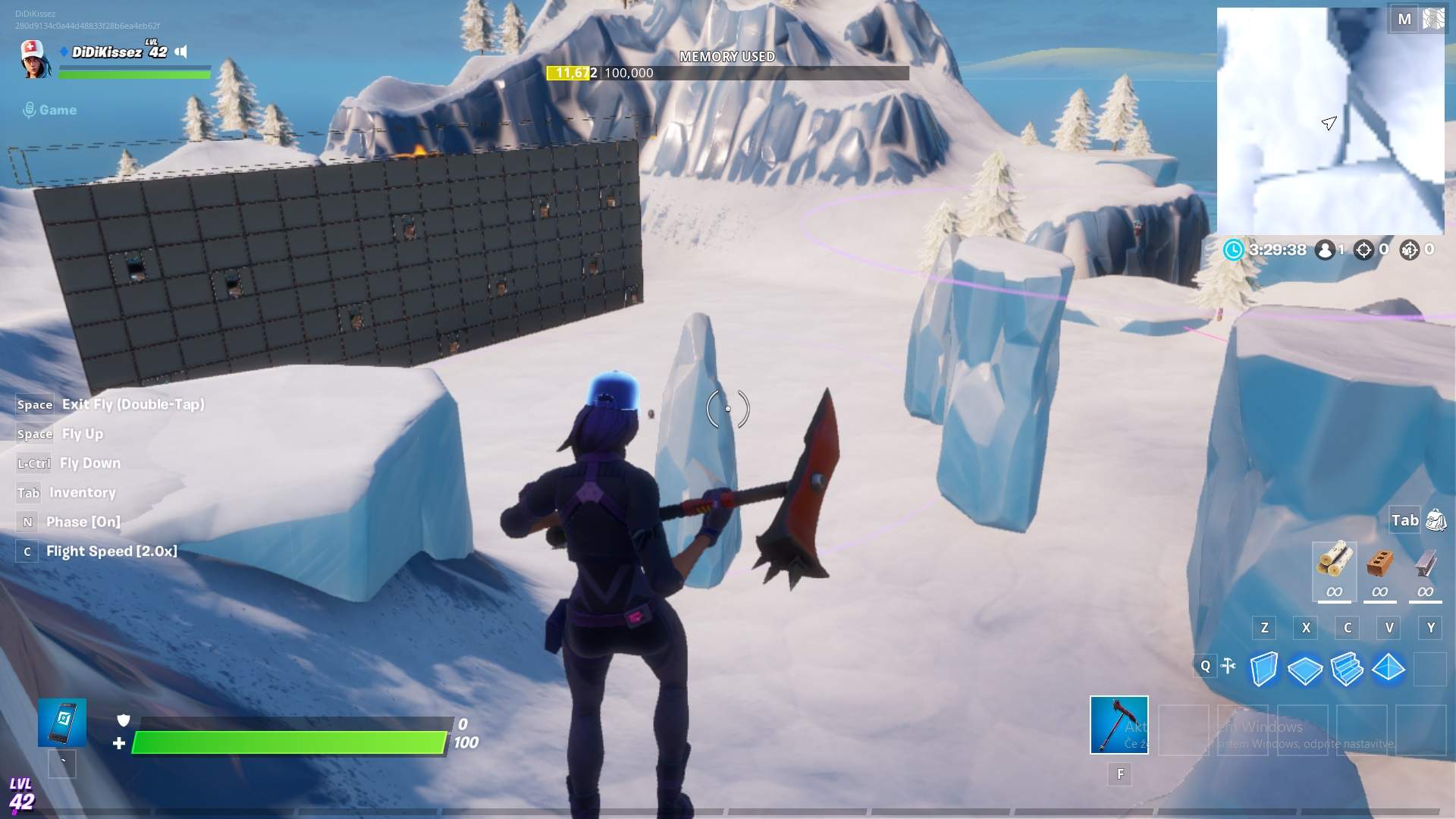Toggle Flight Speed 2.0x setting
Image resolution: width=1456 pixels, height=819 pixels.
click(x=27, y=551)
